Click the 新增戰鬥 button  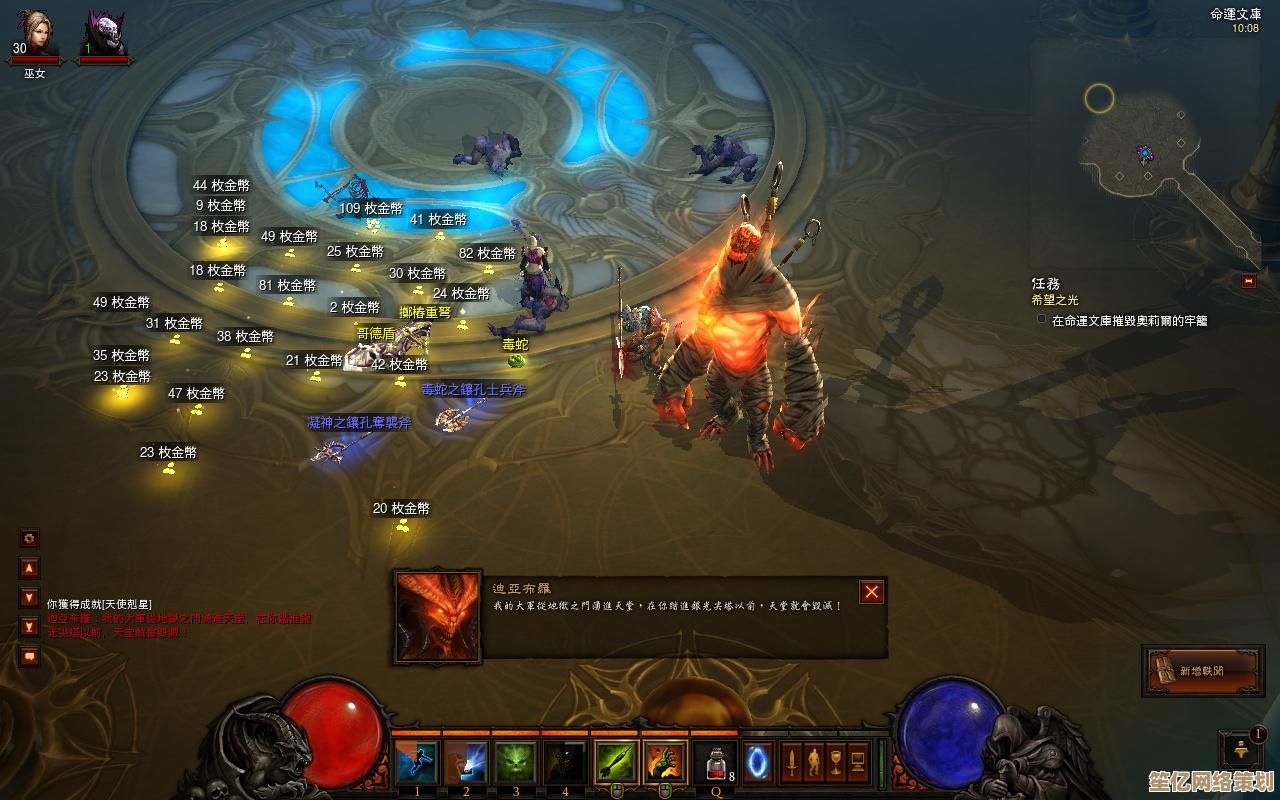(x=1199, y=670)
